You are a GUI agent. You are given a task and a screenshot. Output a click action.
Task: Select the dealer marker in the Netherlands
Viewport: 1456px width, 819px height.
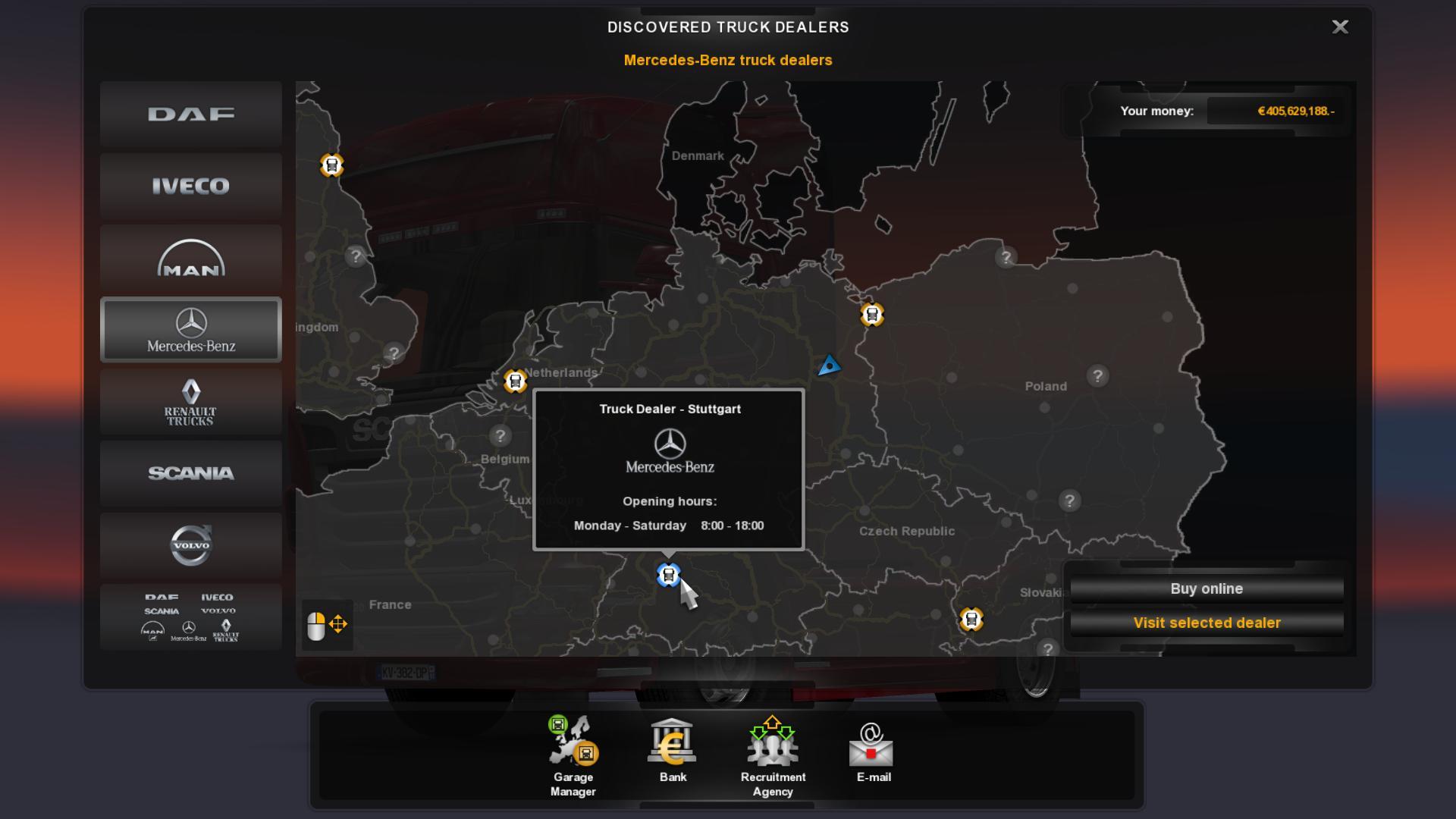[x=516, y=381]
